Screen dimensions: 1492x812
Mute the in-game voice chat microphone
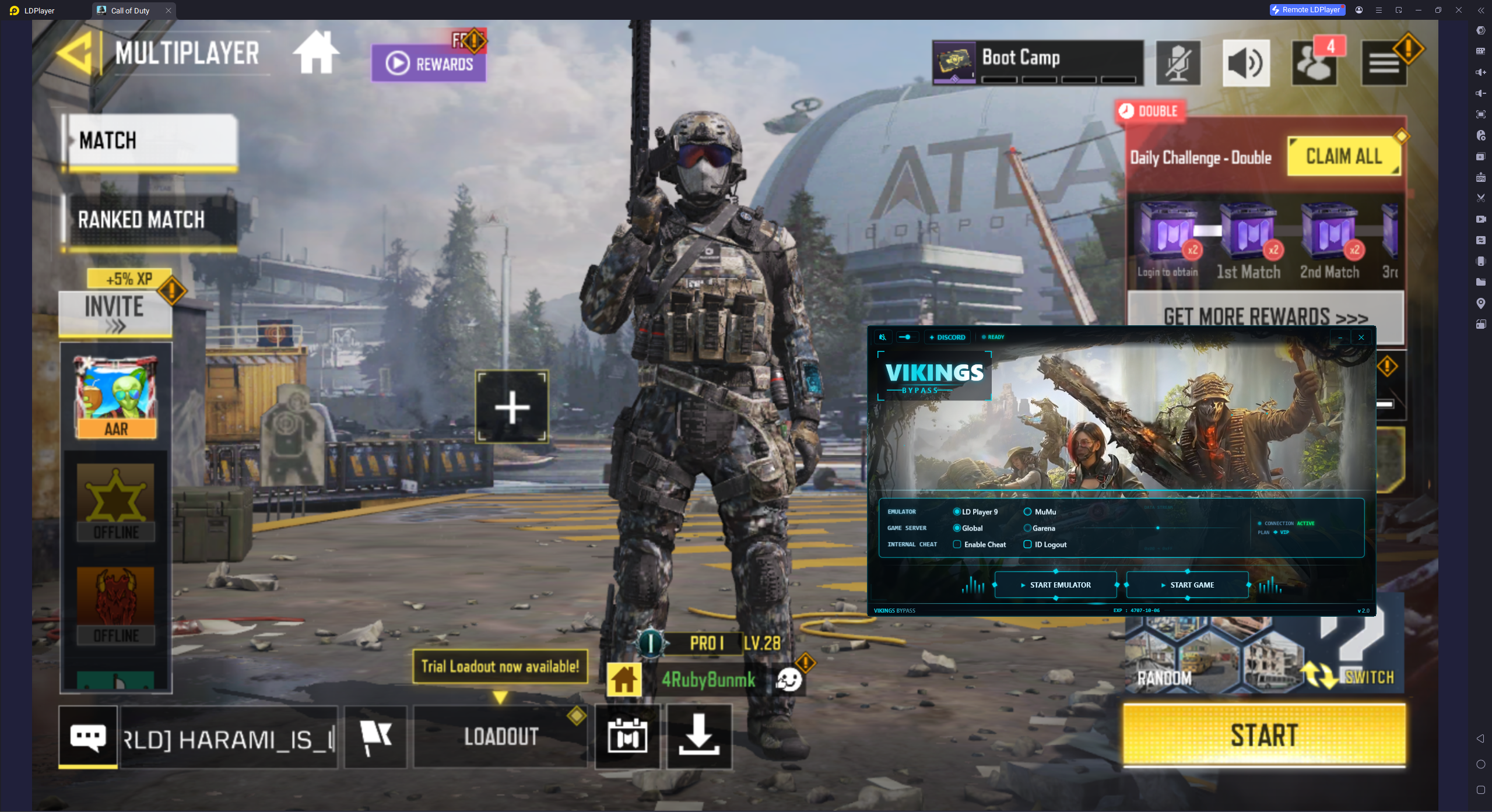point(1177,63)
